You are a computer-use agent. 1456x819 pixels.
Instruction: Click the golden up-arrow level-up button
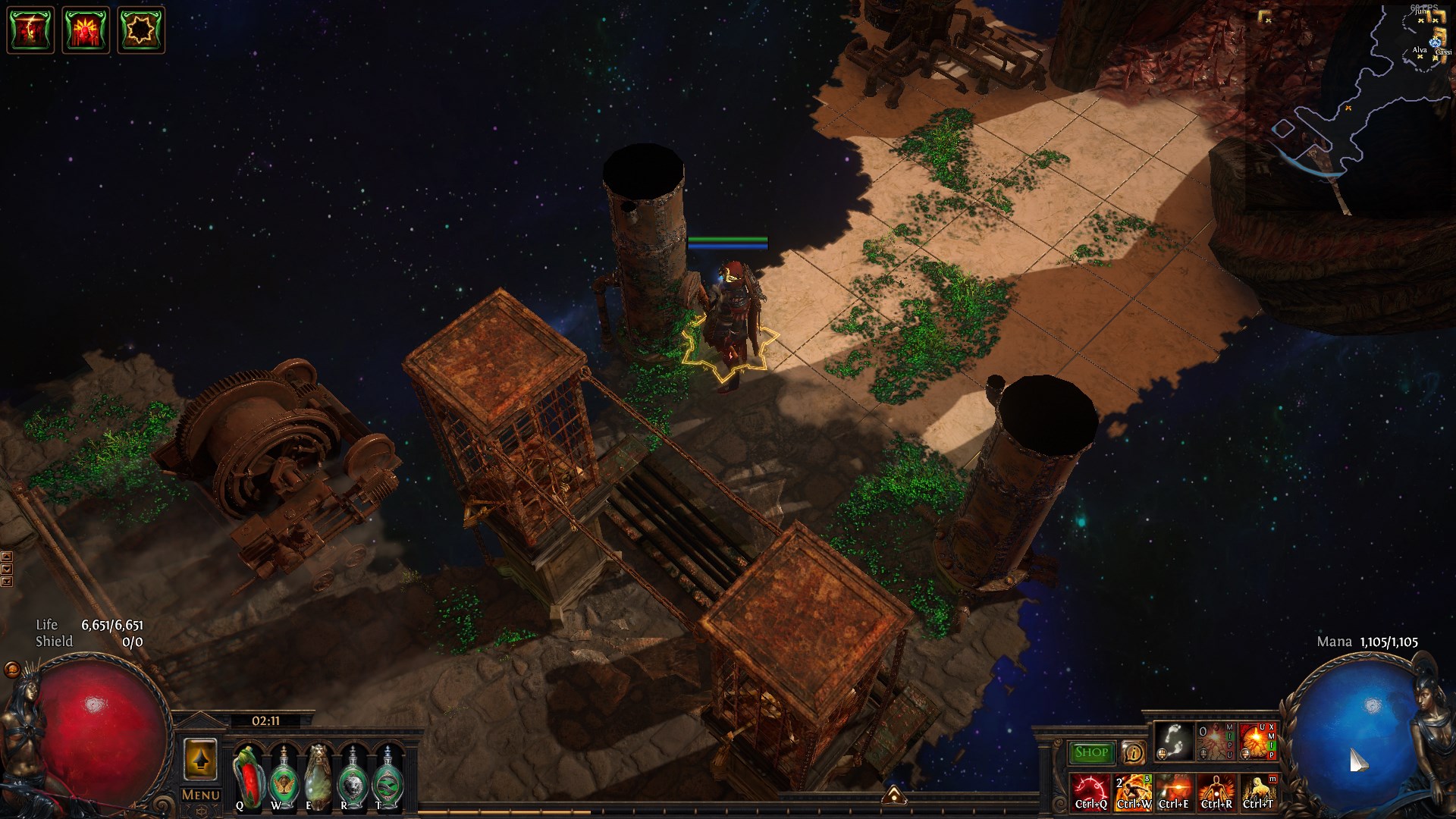pos(200,759)
